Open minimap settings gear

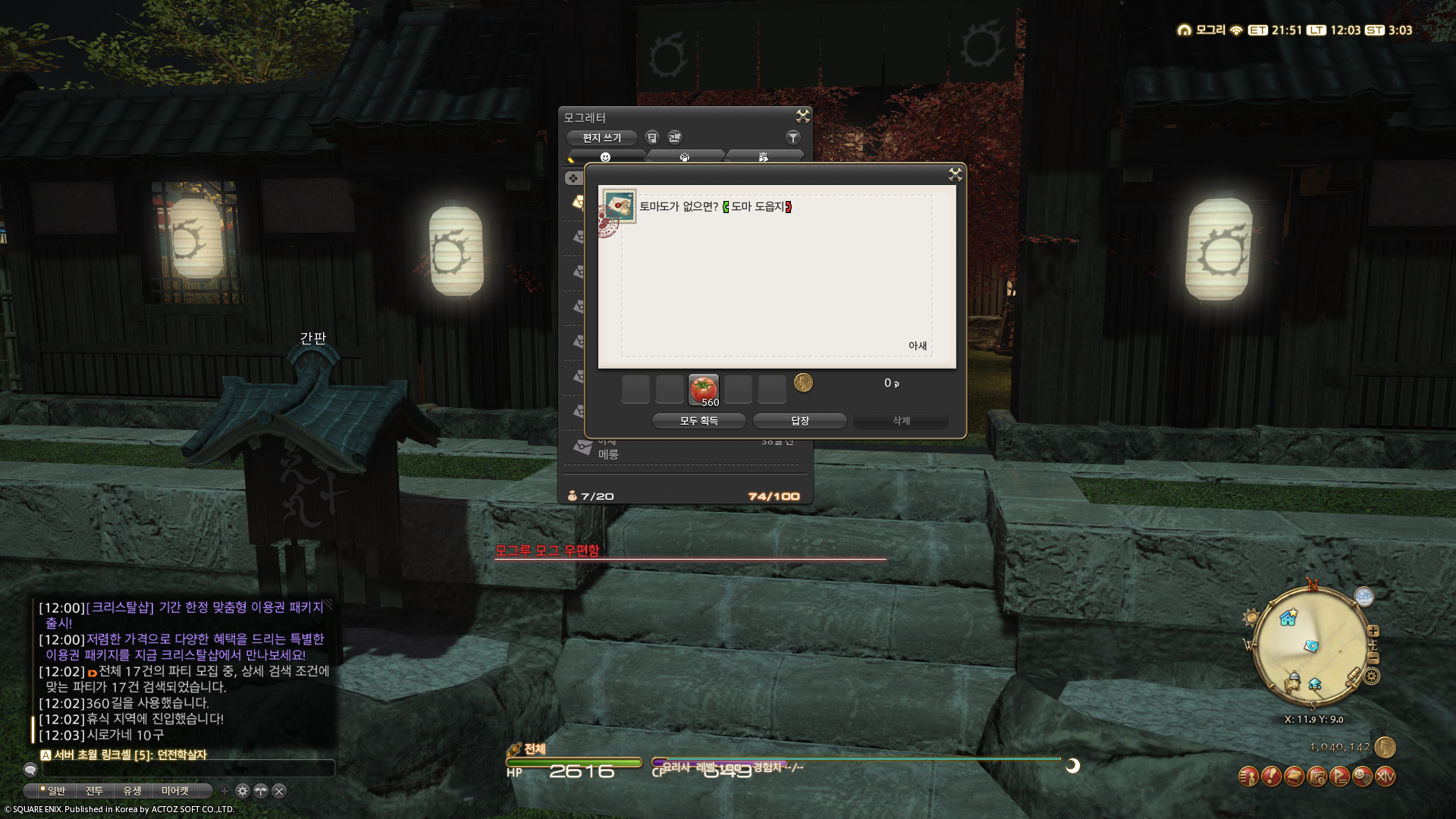1372,676
